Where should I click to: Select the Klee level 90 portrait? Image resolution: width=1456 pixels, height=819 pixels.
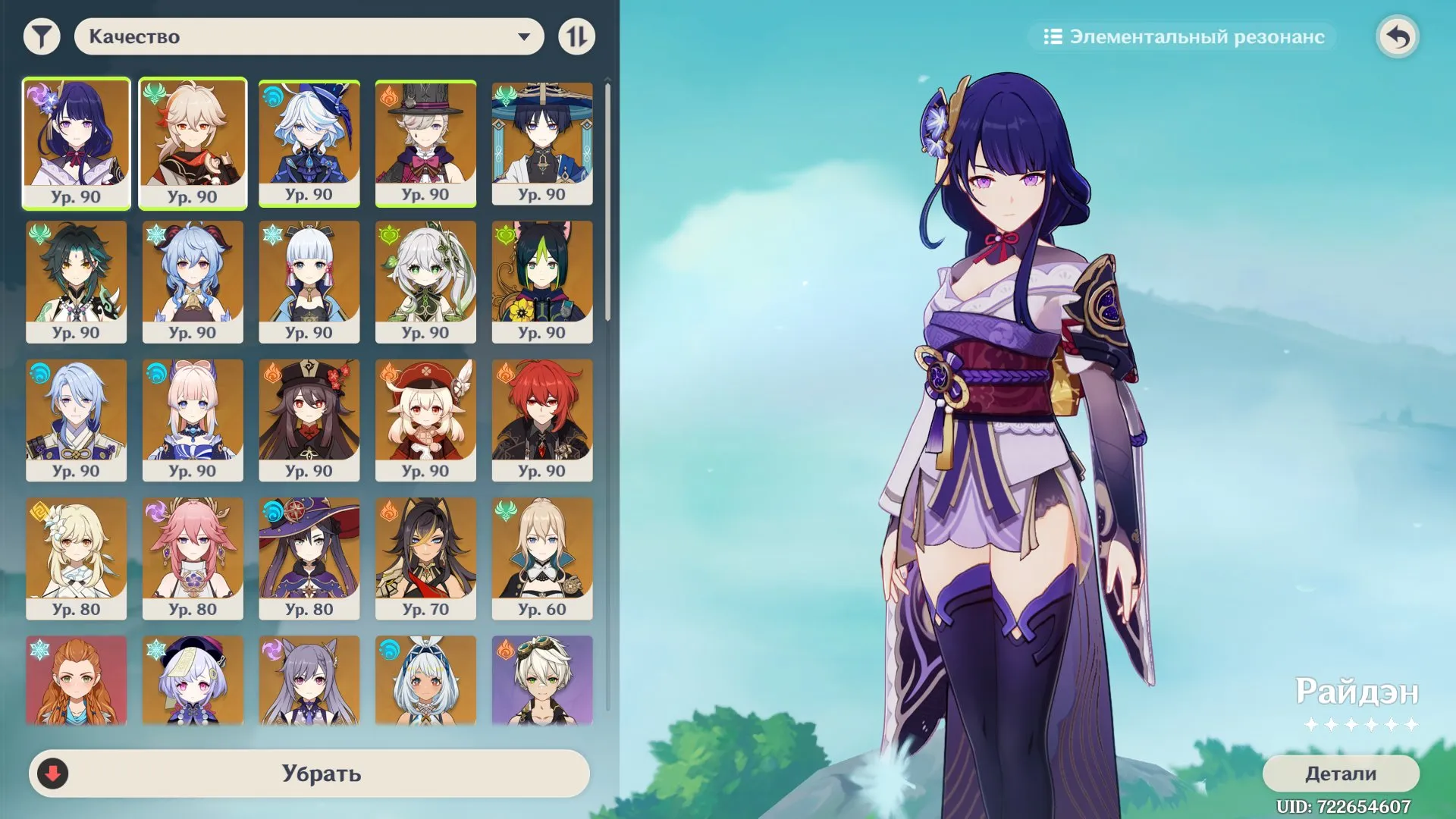tap(426, 419)
